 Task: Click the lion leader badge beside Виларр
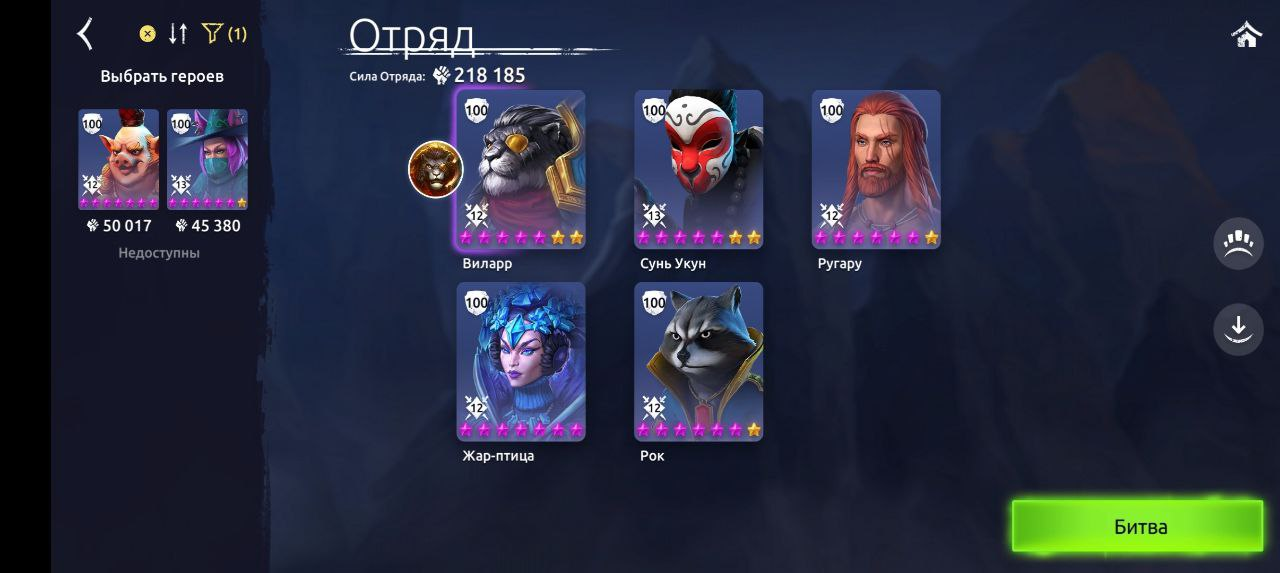pyautogui.click(x=436, y=169)
